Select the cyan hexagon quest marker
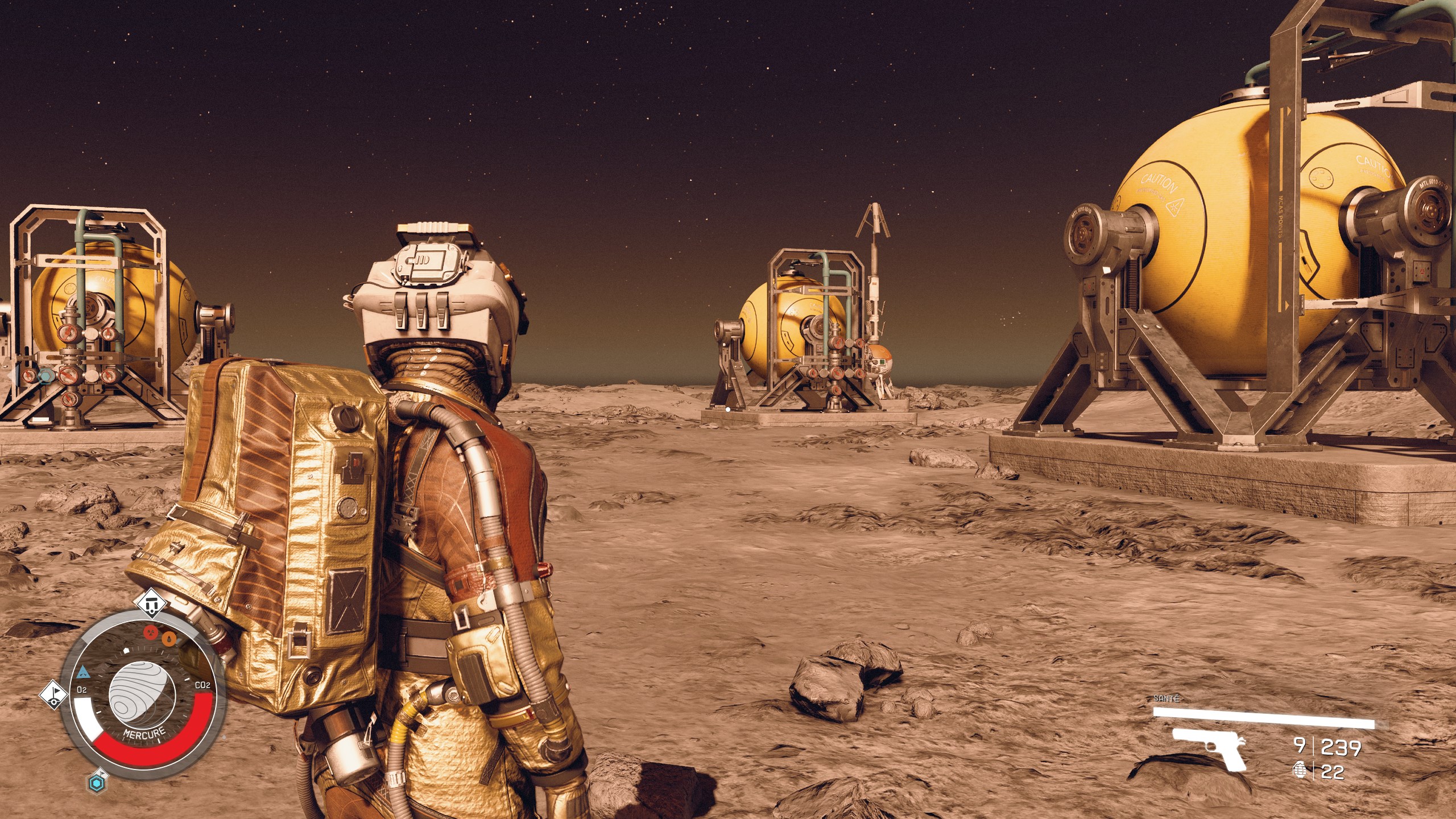 point(97,783)
